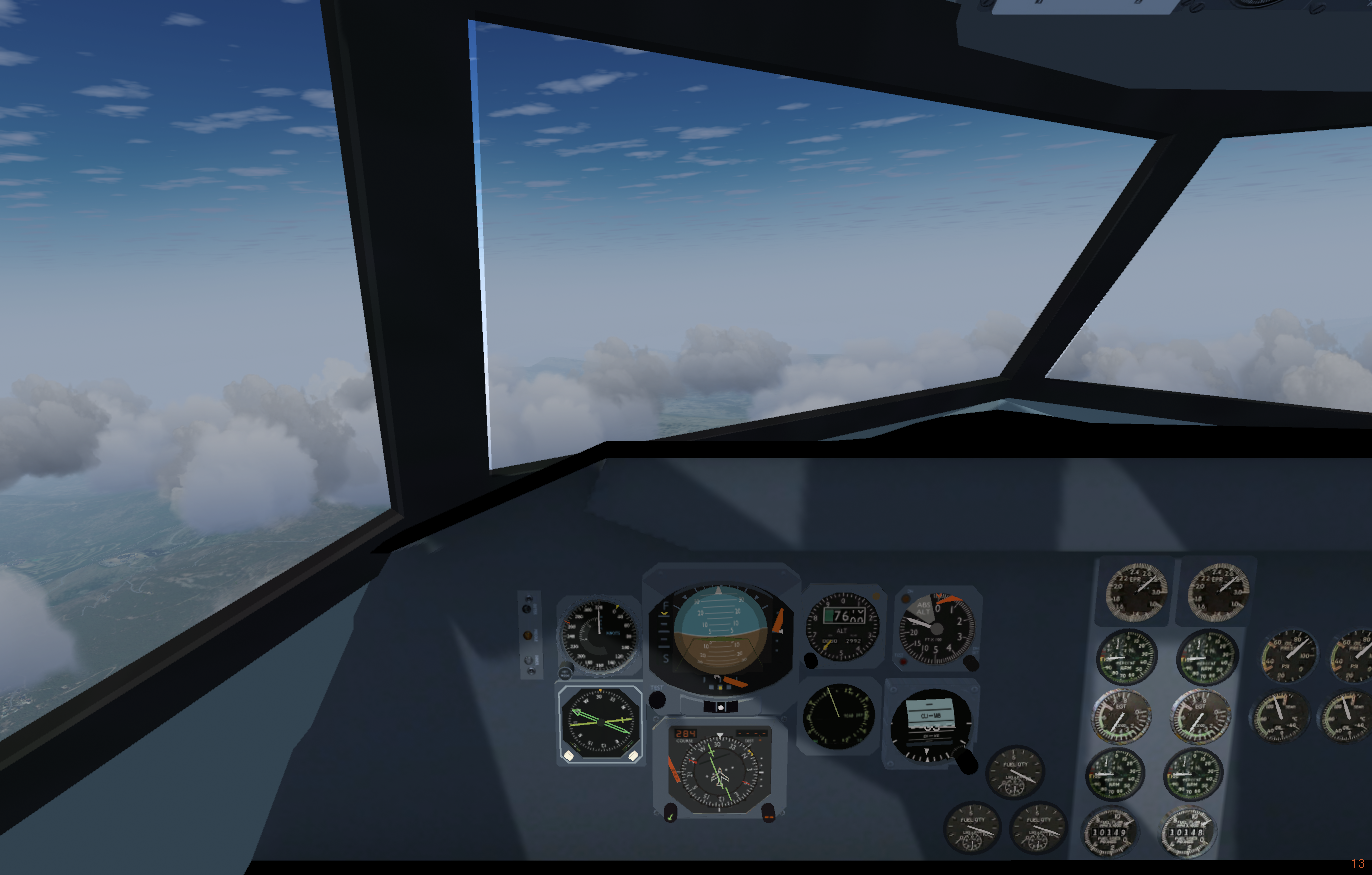Click the standby attitude indicator's caging knob

click(965, 760)
